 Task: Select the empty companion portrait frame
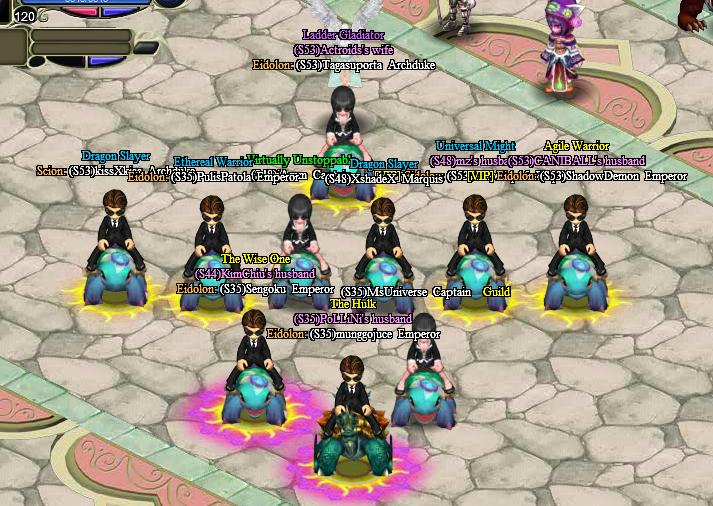coord(13,43)
